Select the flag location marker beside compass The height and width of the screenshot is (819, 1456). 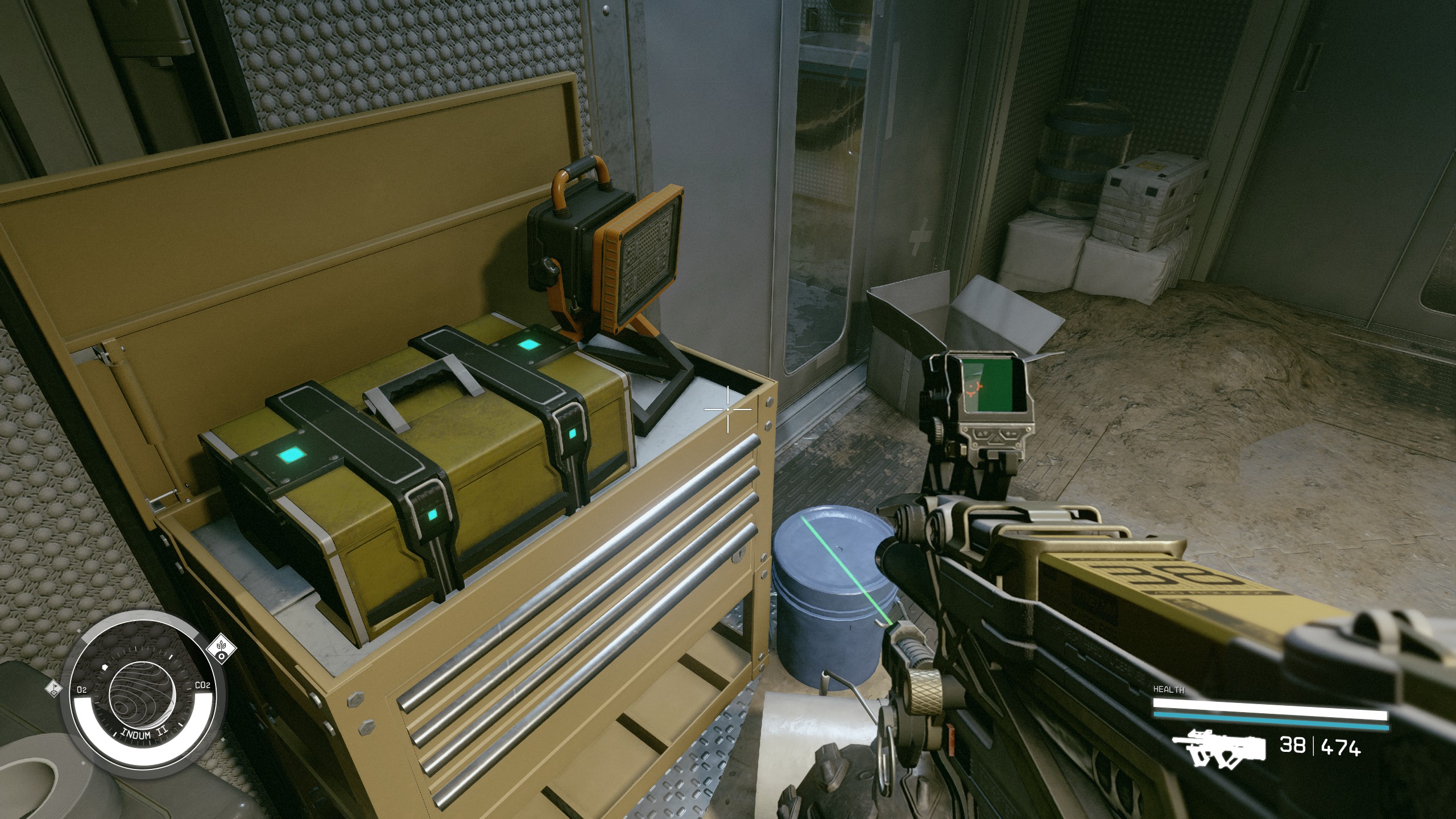(x=53, y=688)
